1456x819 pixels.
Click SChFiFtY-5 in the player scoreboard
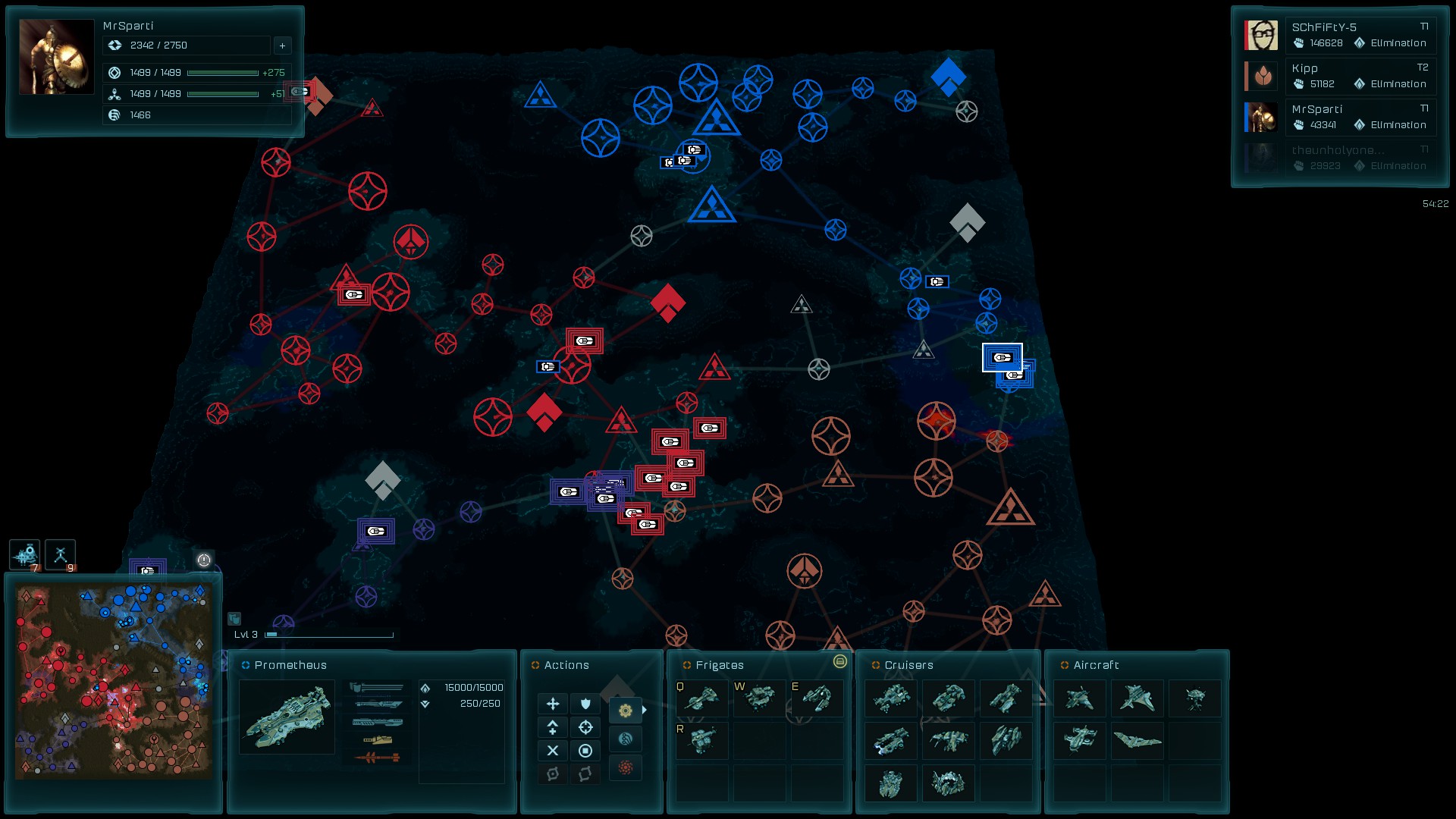1360,34
